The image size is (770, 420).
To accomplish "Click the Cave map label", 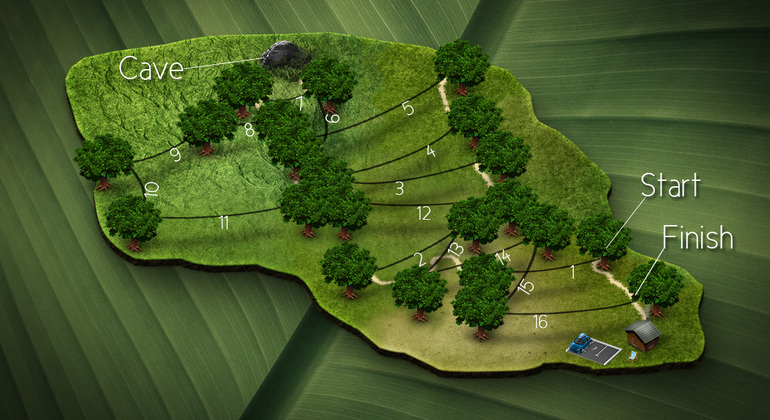I will coord(151,68).
